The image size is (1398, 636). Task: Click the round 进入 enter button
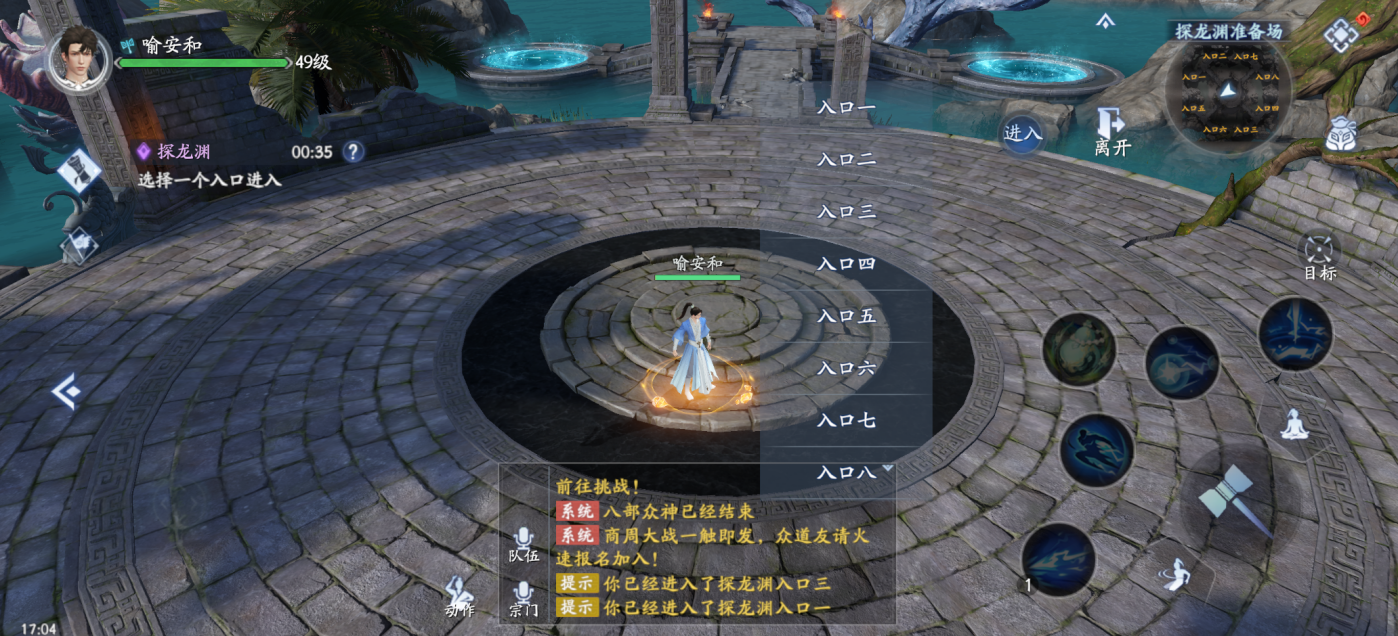point(1022,133)
